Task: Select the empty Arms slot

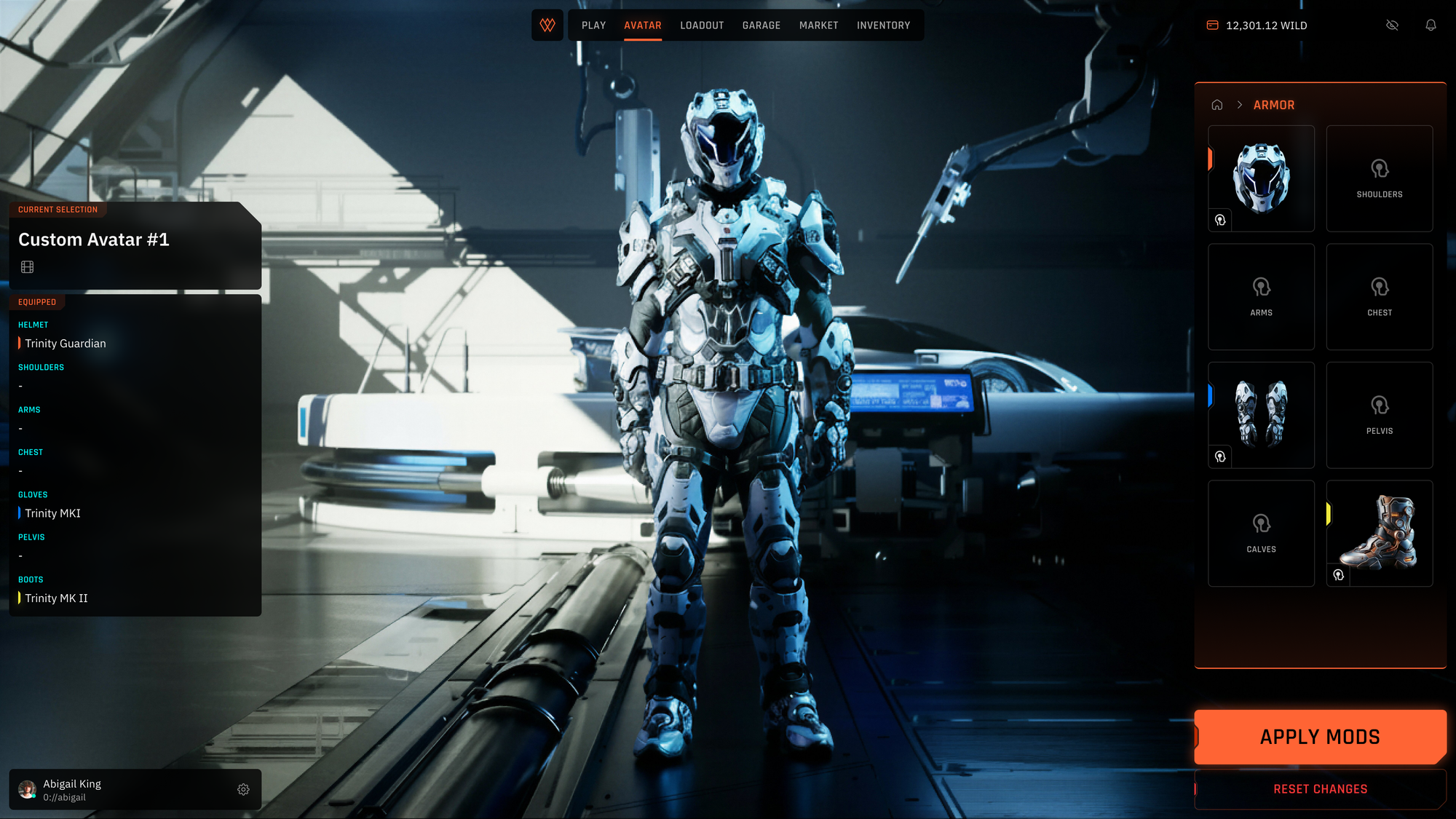Action: [1262, 296]
